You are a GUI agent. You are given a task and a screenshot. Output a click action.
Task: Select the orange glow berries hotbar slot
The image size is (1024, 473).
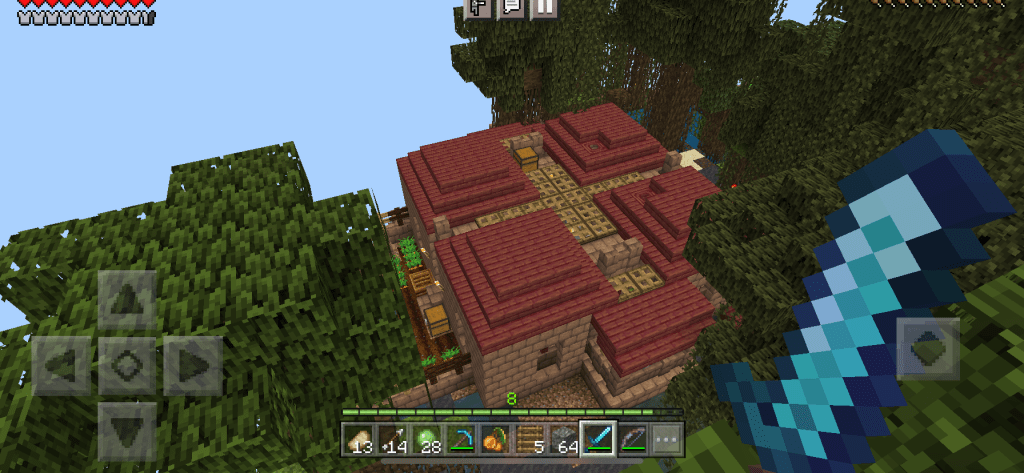coord(496,438)
